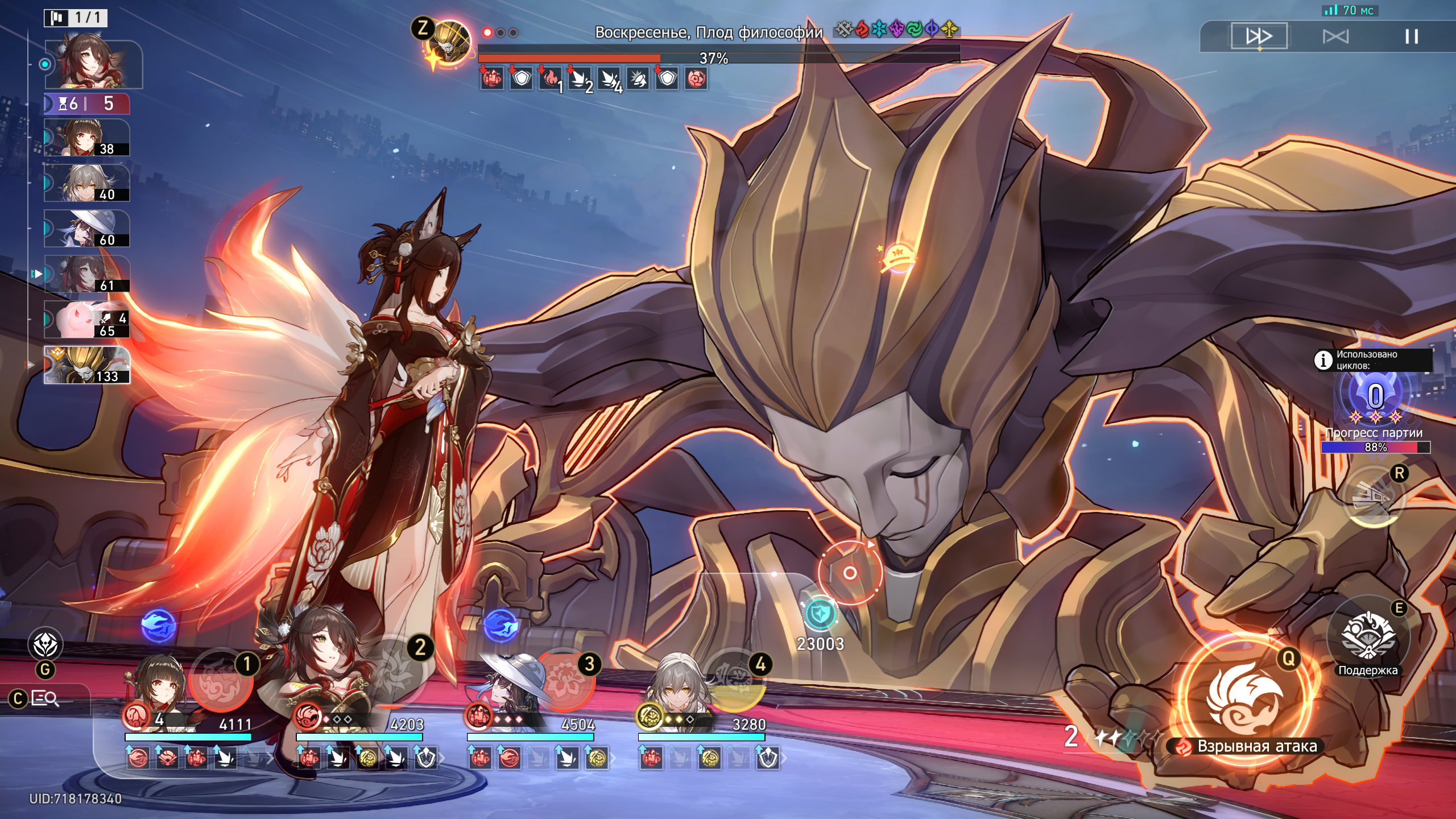
Task: Toggle the double-speed battle button
Action: click(1259, 36)
